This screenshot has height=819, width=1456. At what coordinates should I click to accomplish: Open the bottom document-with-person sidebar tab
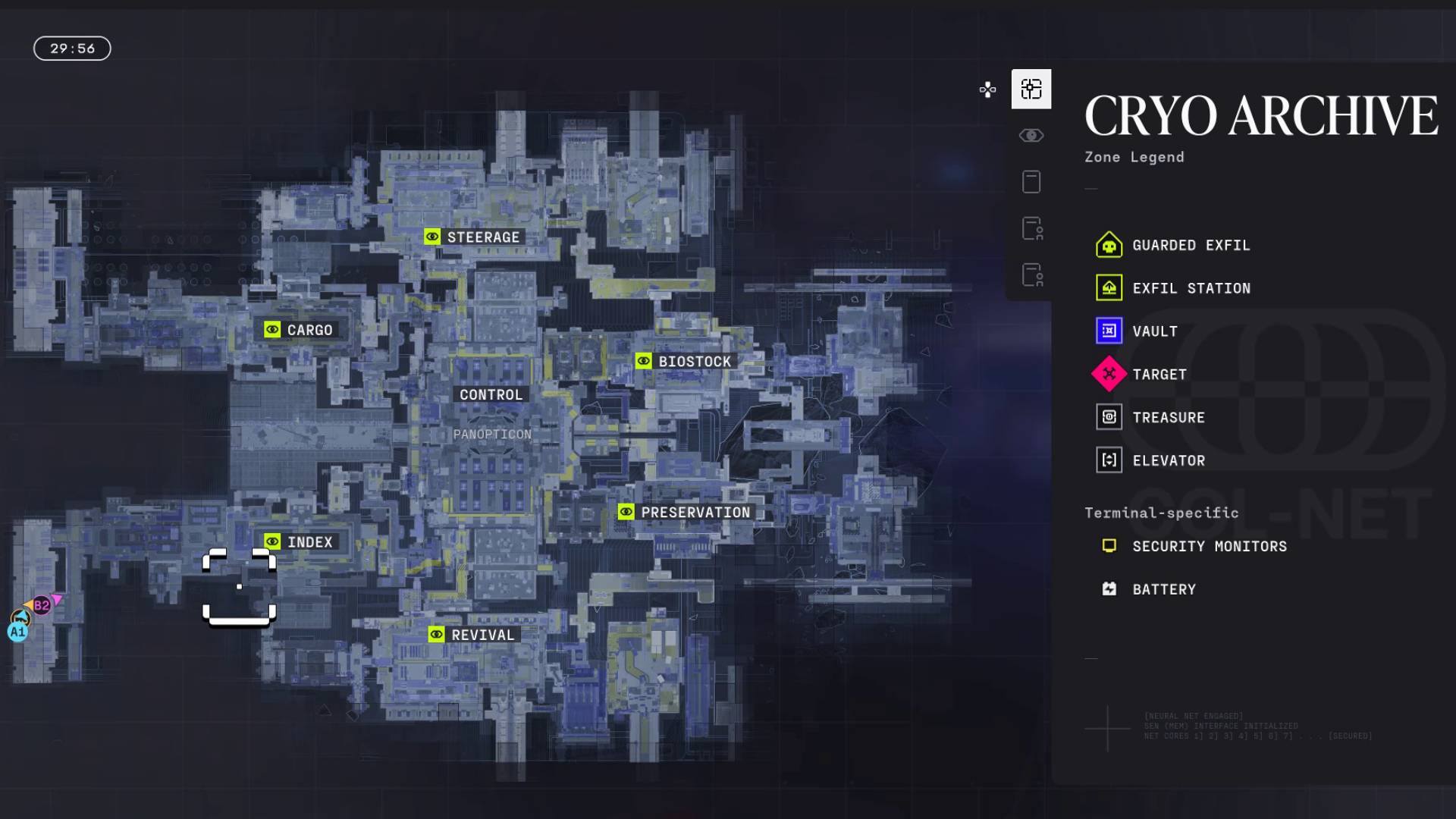(x=1031, y=276)
